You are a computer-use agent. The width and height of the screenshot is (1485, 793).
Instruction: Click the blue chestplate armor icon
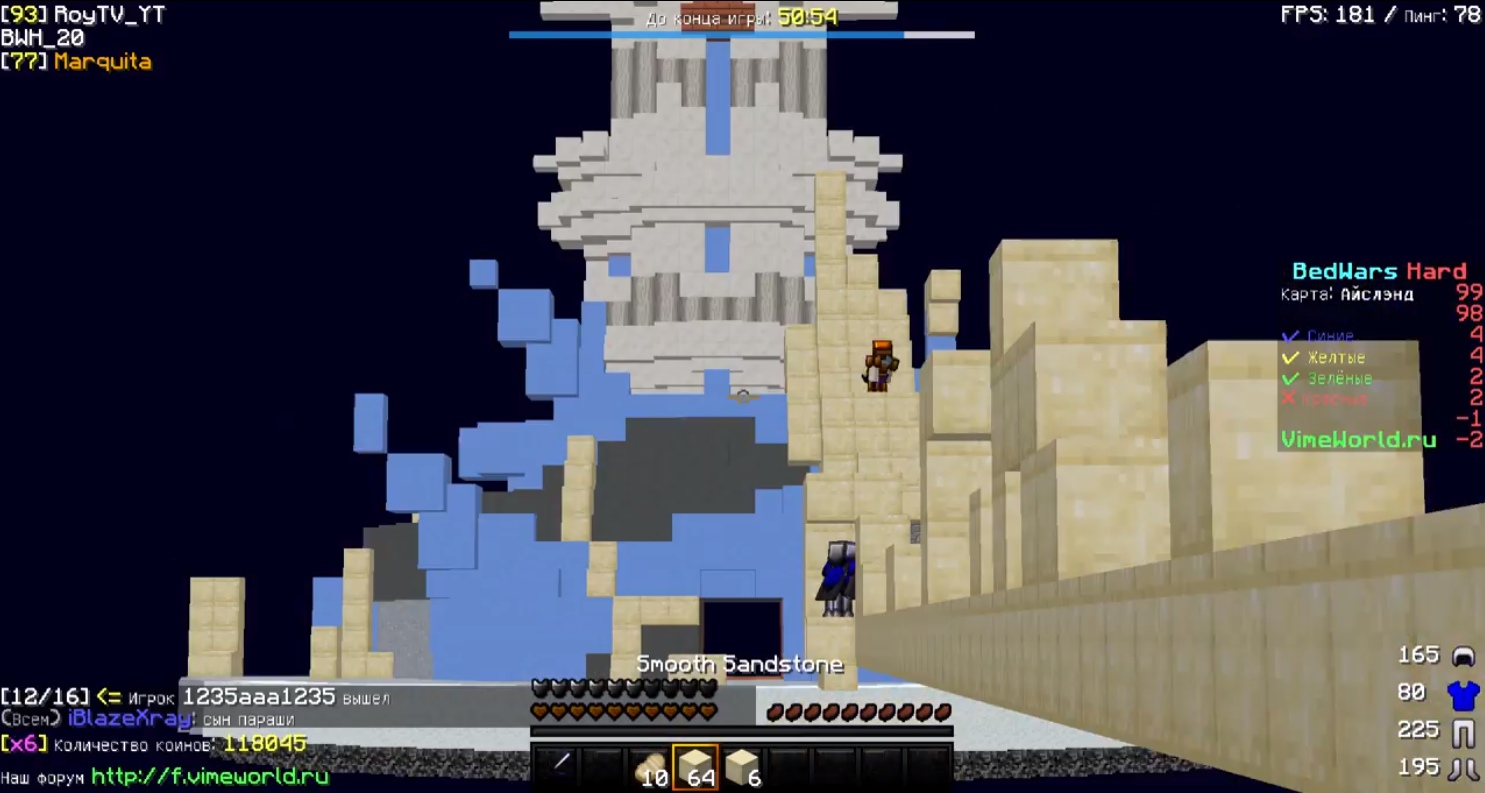pos(1463,692)
